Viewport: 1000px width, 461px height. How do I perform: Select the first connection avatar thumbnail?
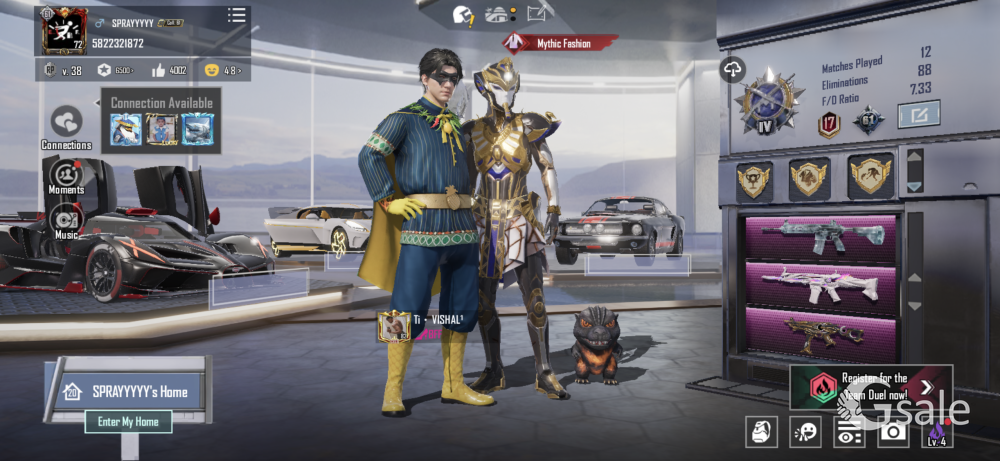pos(126,129)
